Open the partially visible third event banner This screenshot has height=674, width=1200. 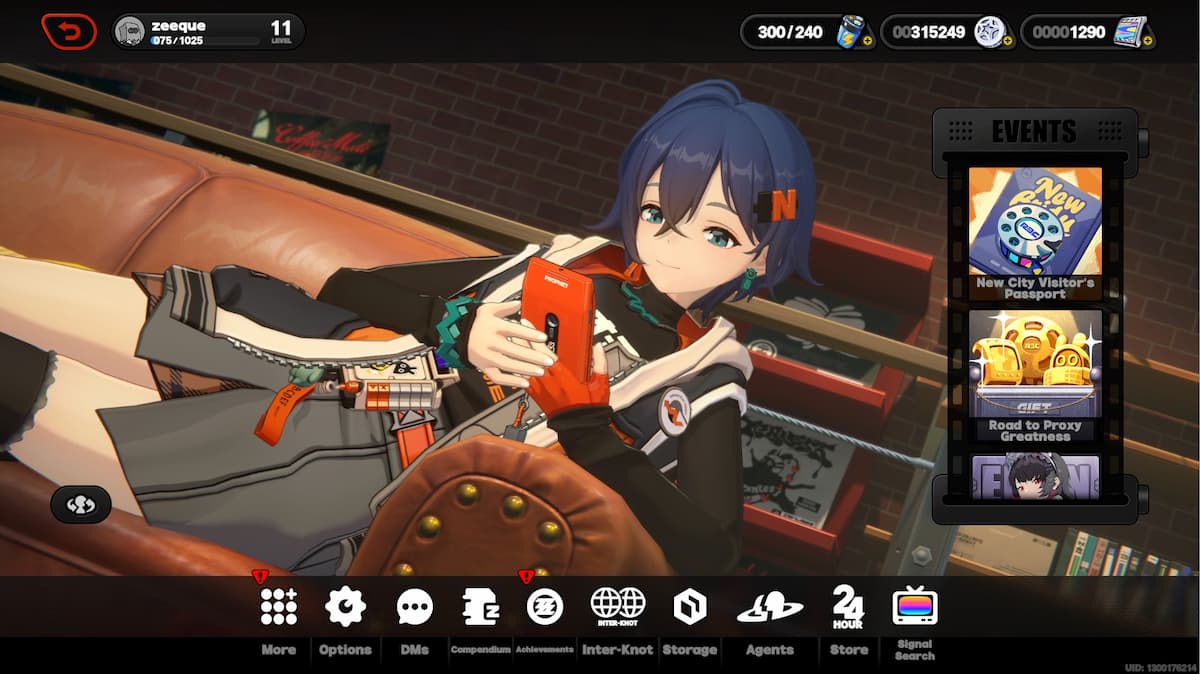(1035, 477)
